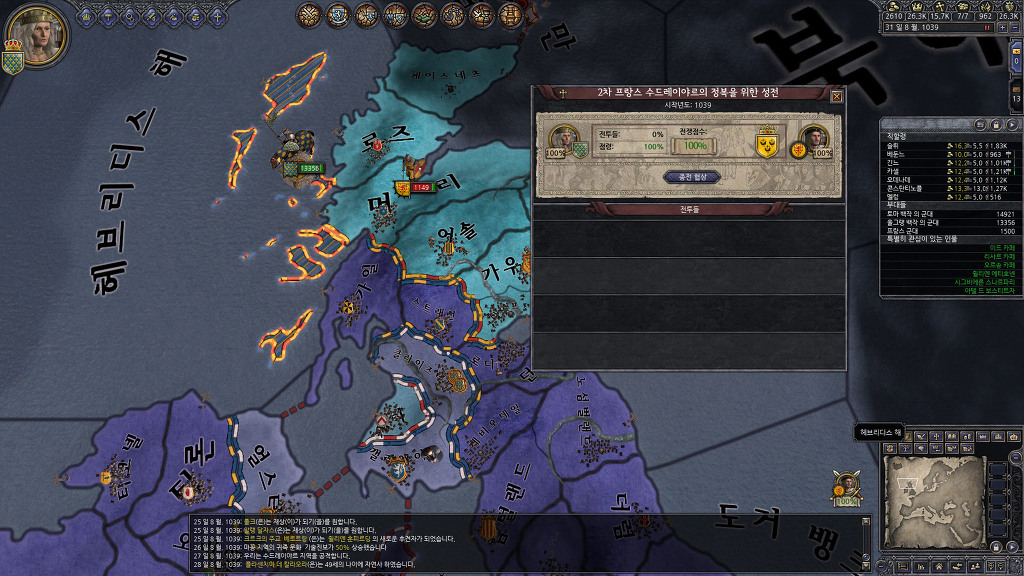
Task: Click the 종전 협상 peace negotiation button
Action: pyautogui.click(x=692, y=177)
